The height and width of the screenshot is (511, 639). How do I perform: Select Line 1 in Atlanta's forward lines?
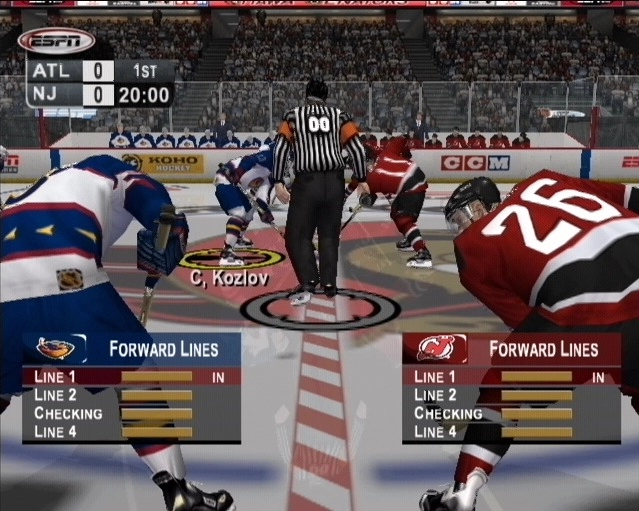pyautogui.click(x=131, y=377)
